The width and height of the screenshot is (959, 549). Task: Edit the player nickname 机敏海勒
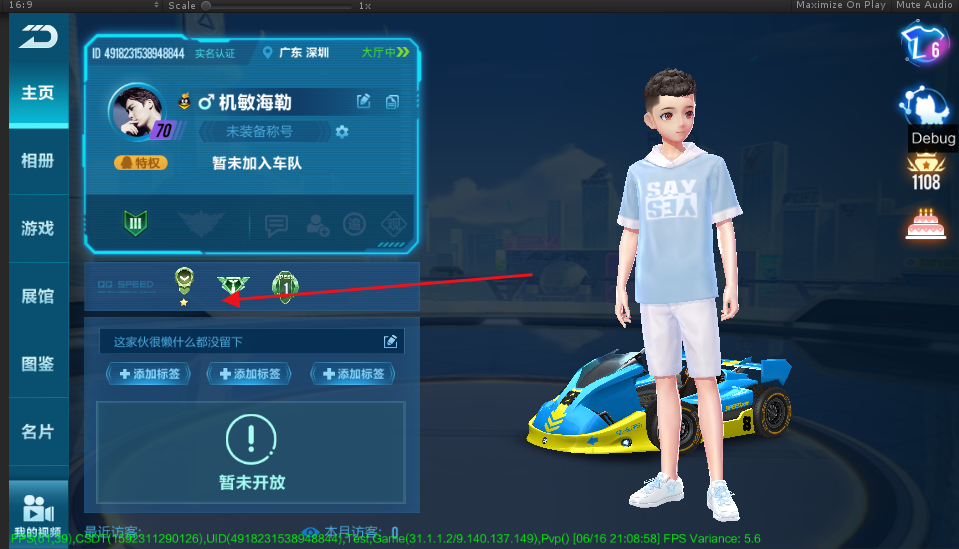coord(364,101)
